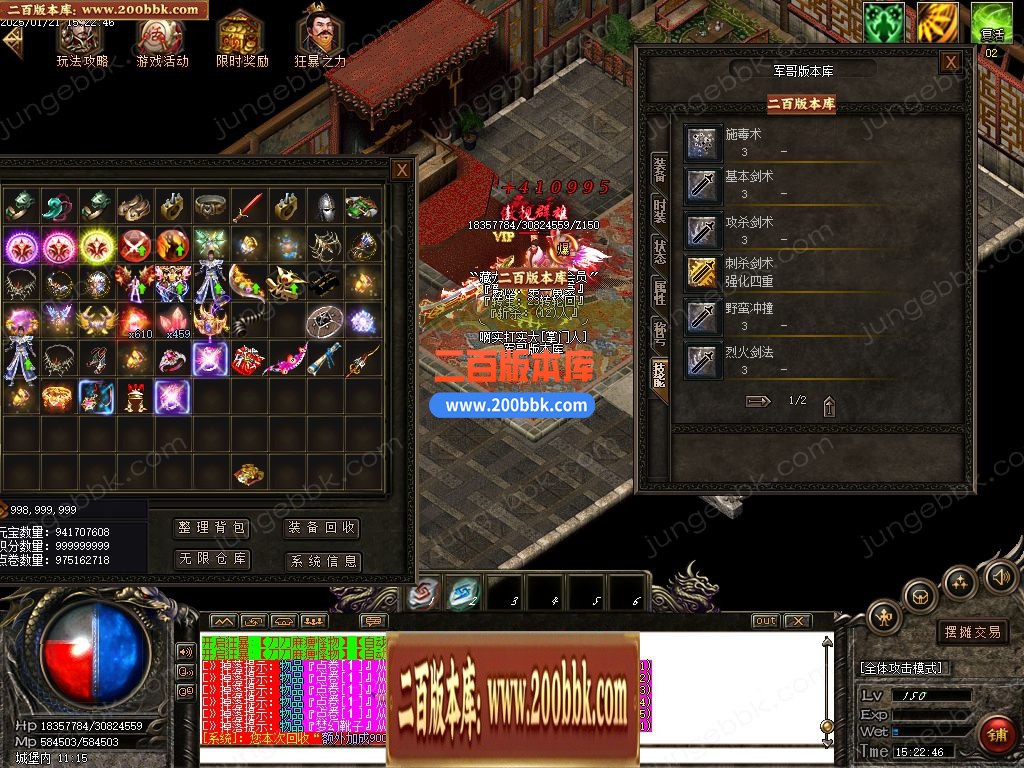Select the 施毒术 poison skill icon
This screenshot has height=768, width=1024.
704,142
